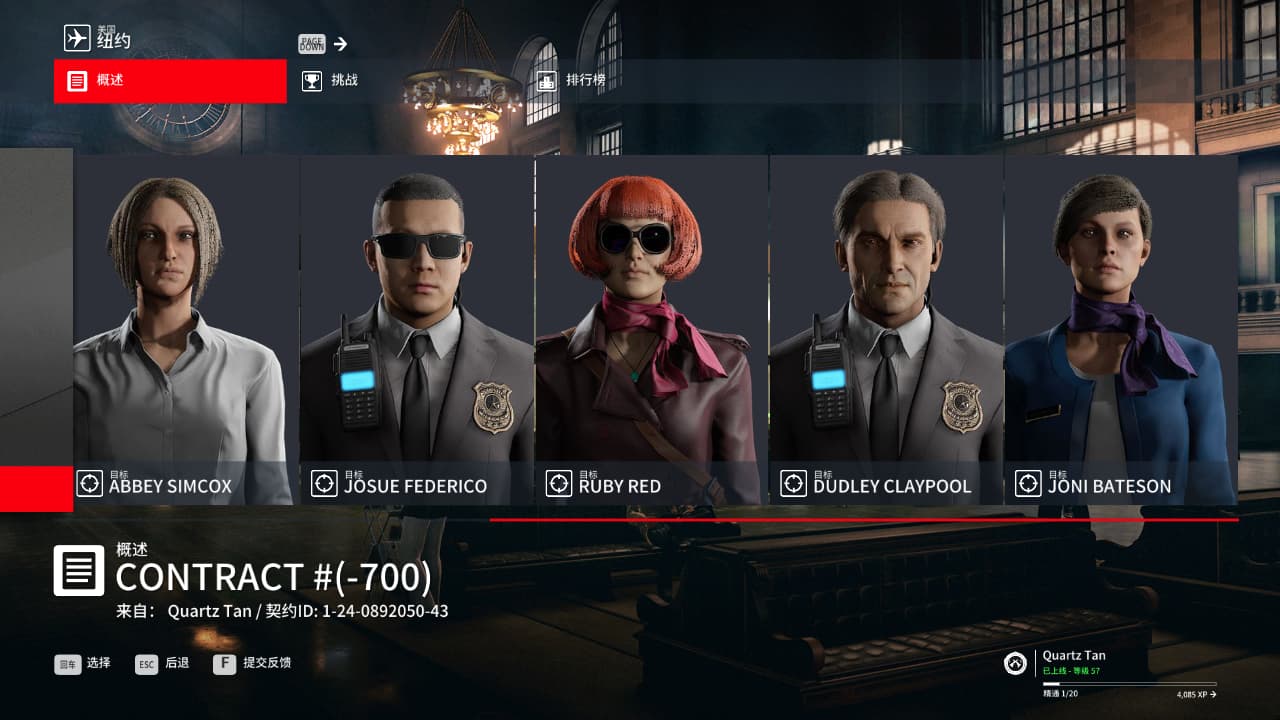Open Quartz Tan player profile badge

[x=1016, y=663]
